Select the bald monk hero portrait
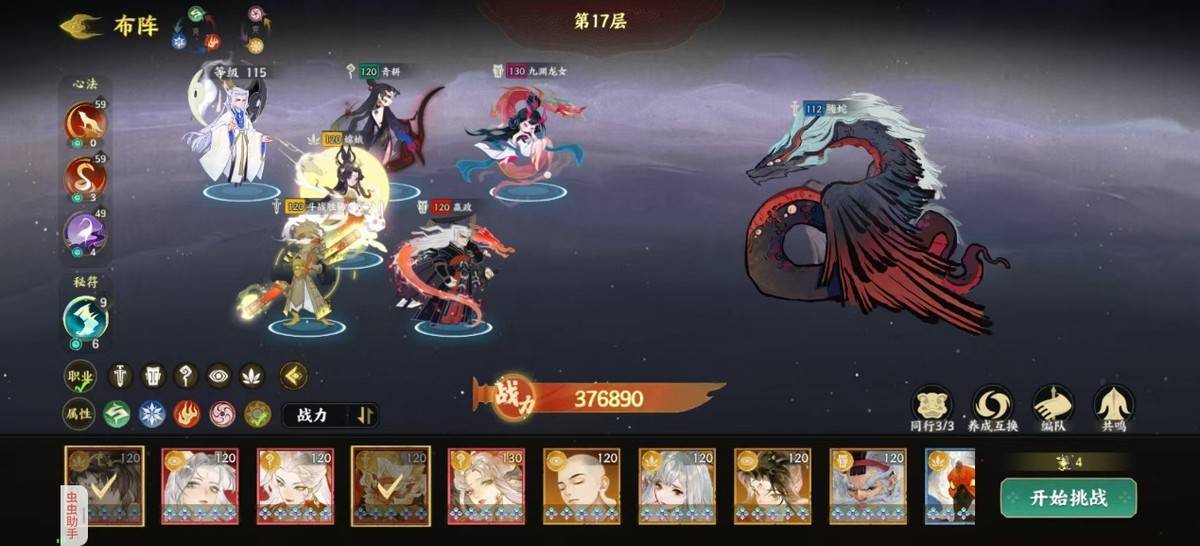The width and height of the screenshot is (1200, 546). [582, 487]
